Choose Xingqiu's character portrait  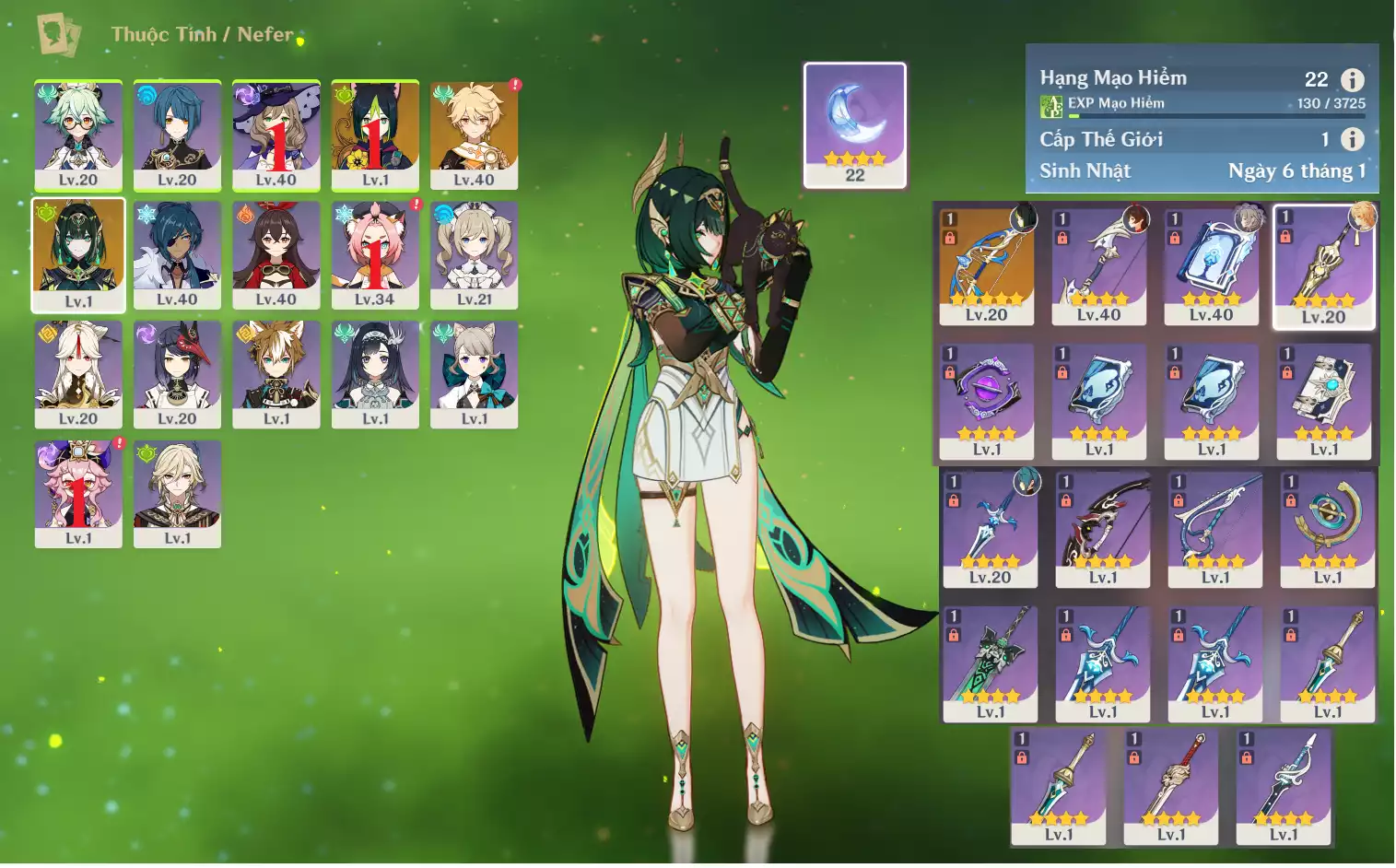pos(177,135)
